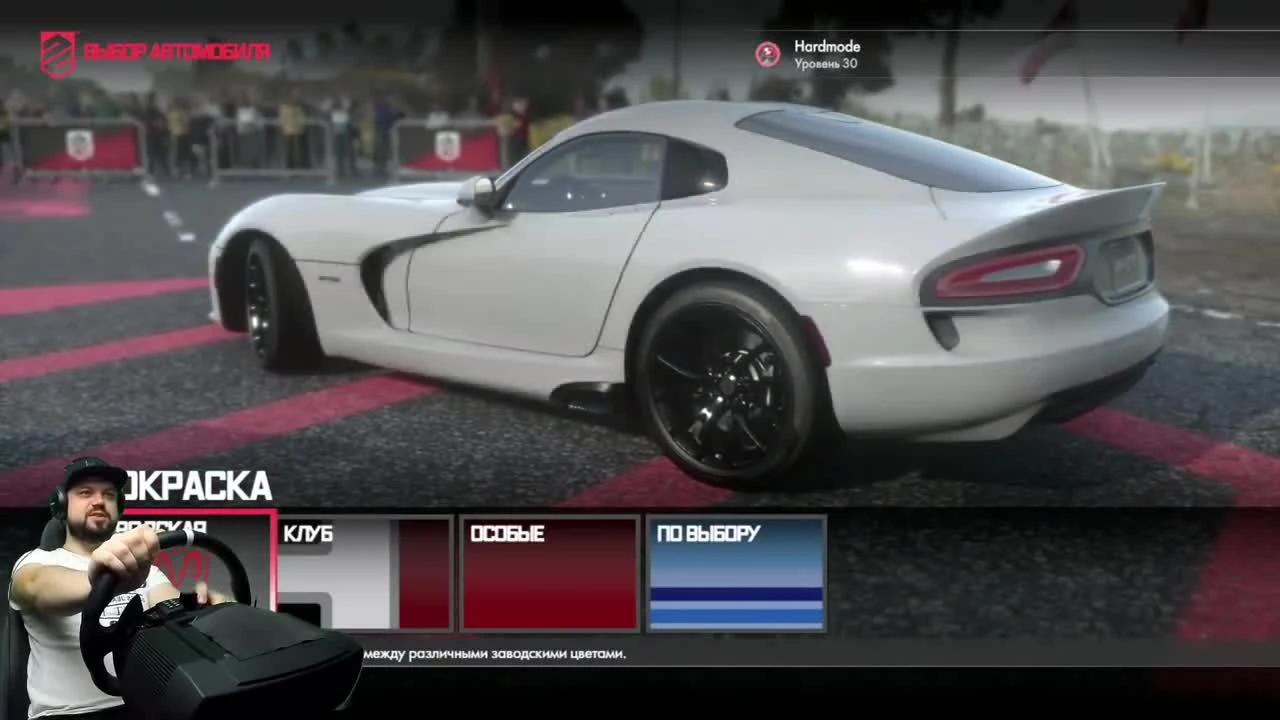1280x720 pixels.
Task: Pick the dark red swatch on the ОСОБЫЕ tile
Action: [x=548, y=590]
